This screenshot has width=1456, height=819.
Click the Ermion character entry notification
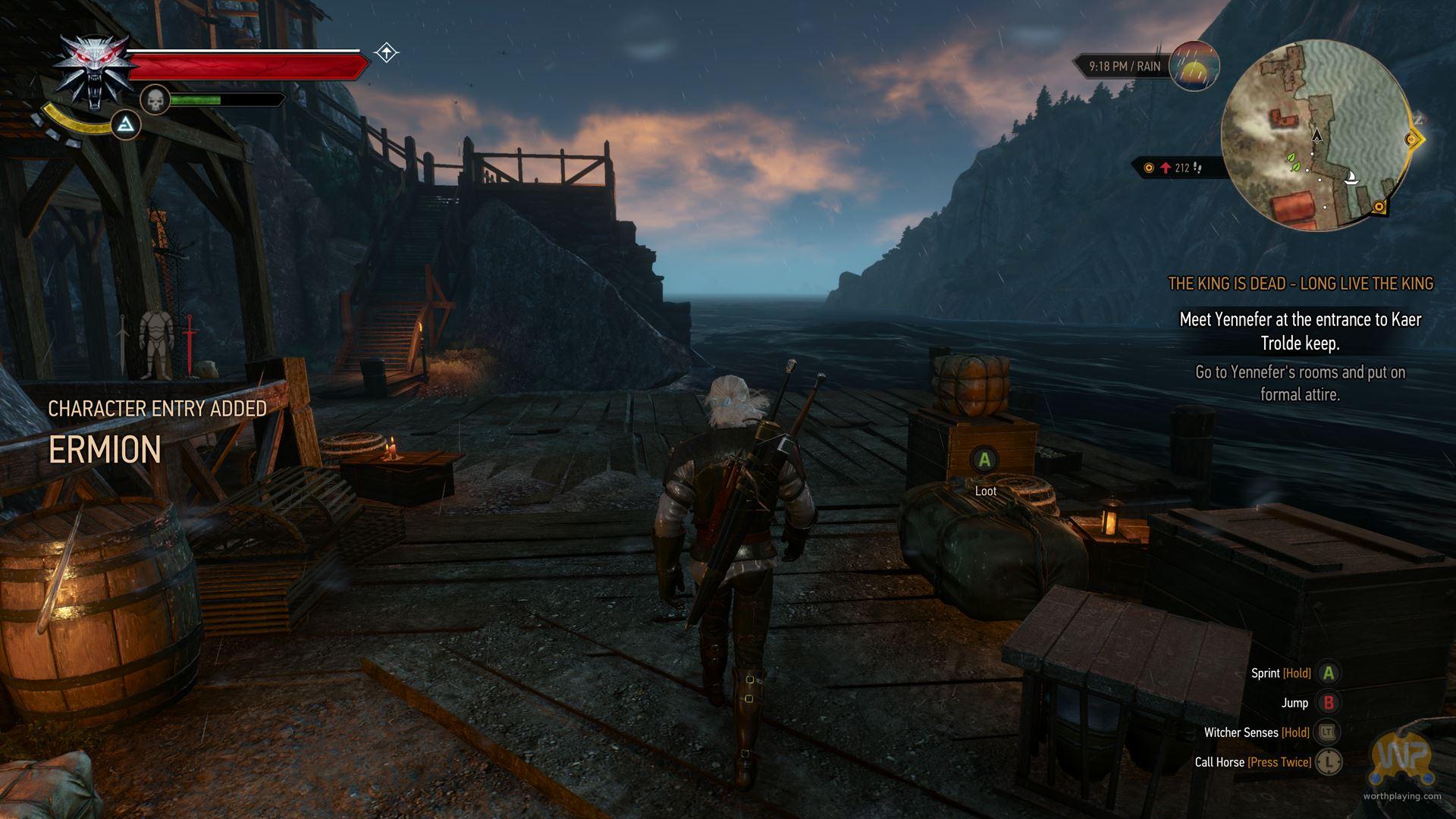point(105,449)
